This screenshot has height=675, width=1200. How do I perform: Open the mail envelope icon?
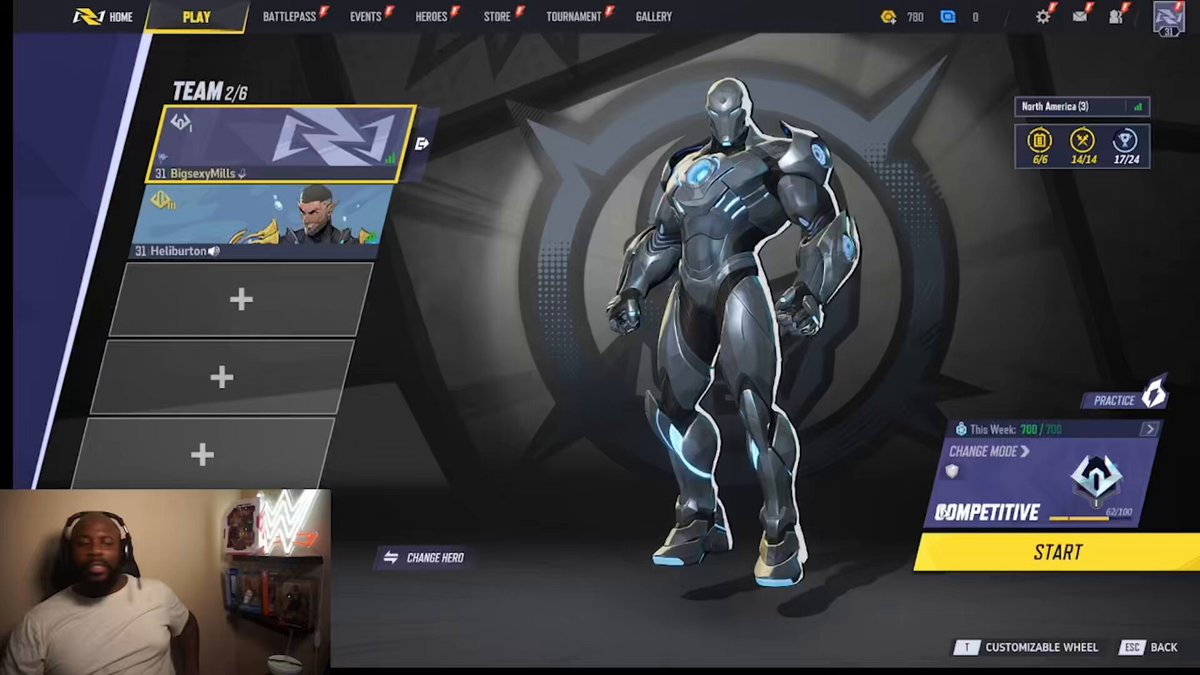coord(1080,17)
